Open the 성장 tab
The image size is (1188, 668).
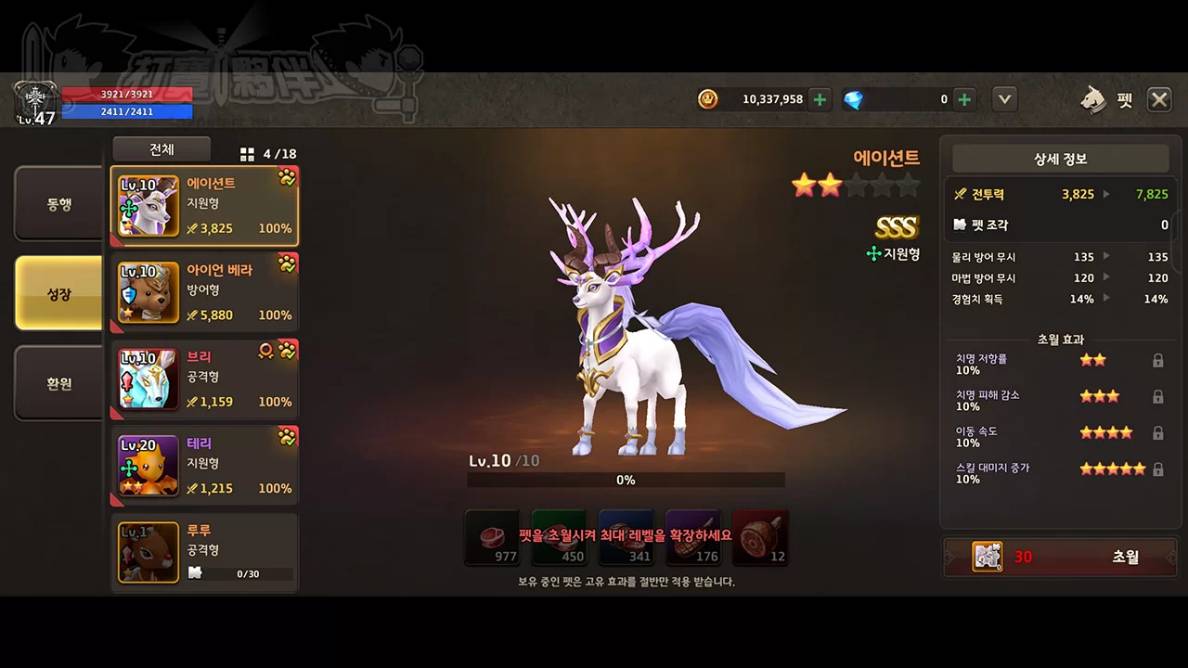coord(58,293)
